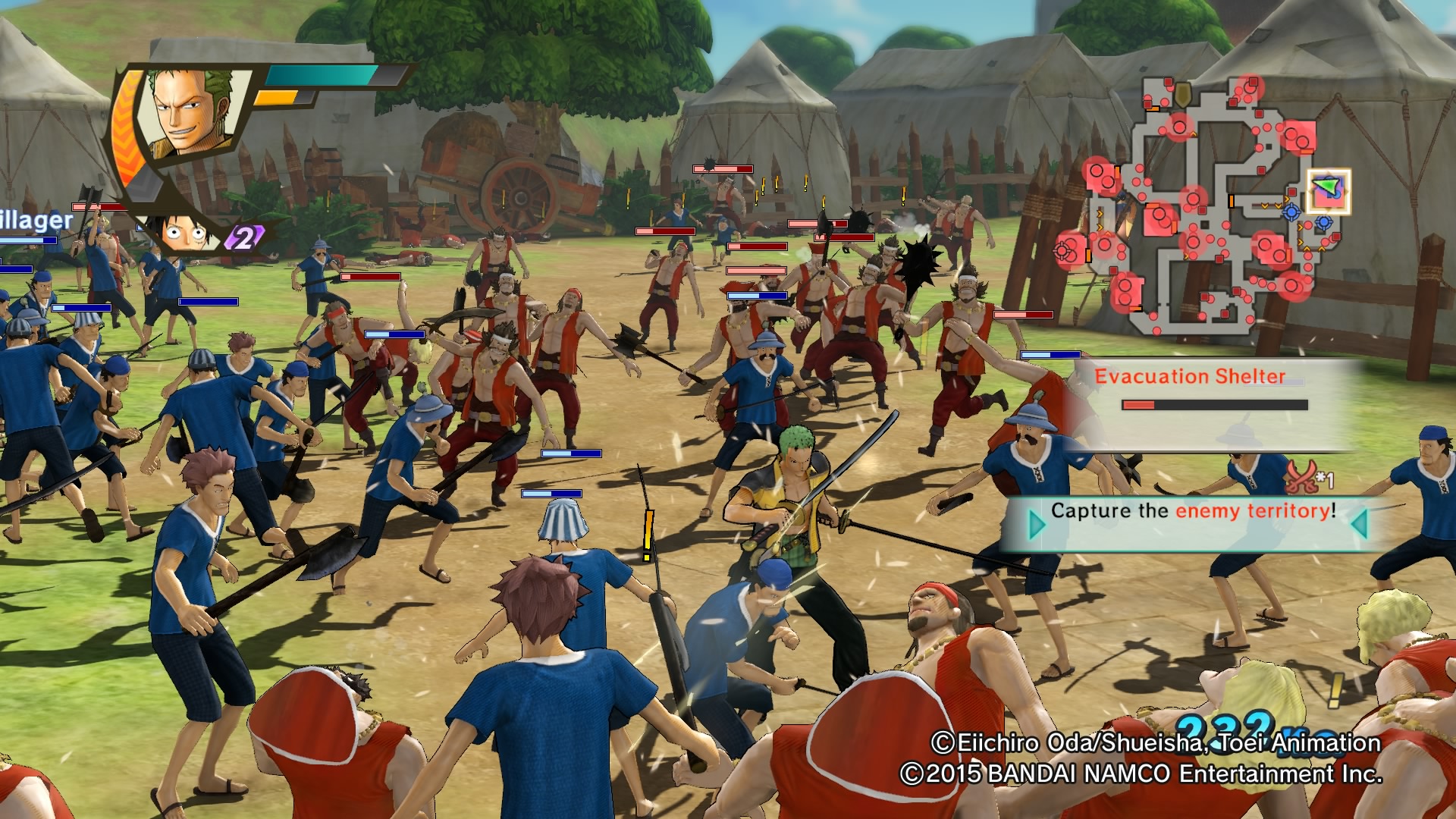The image size is (1456, 819).
Task: Click the Villager nametag on the left
Action: pos(34,220)
